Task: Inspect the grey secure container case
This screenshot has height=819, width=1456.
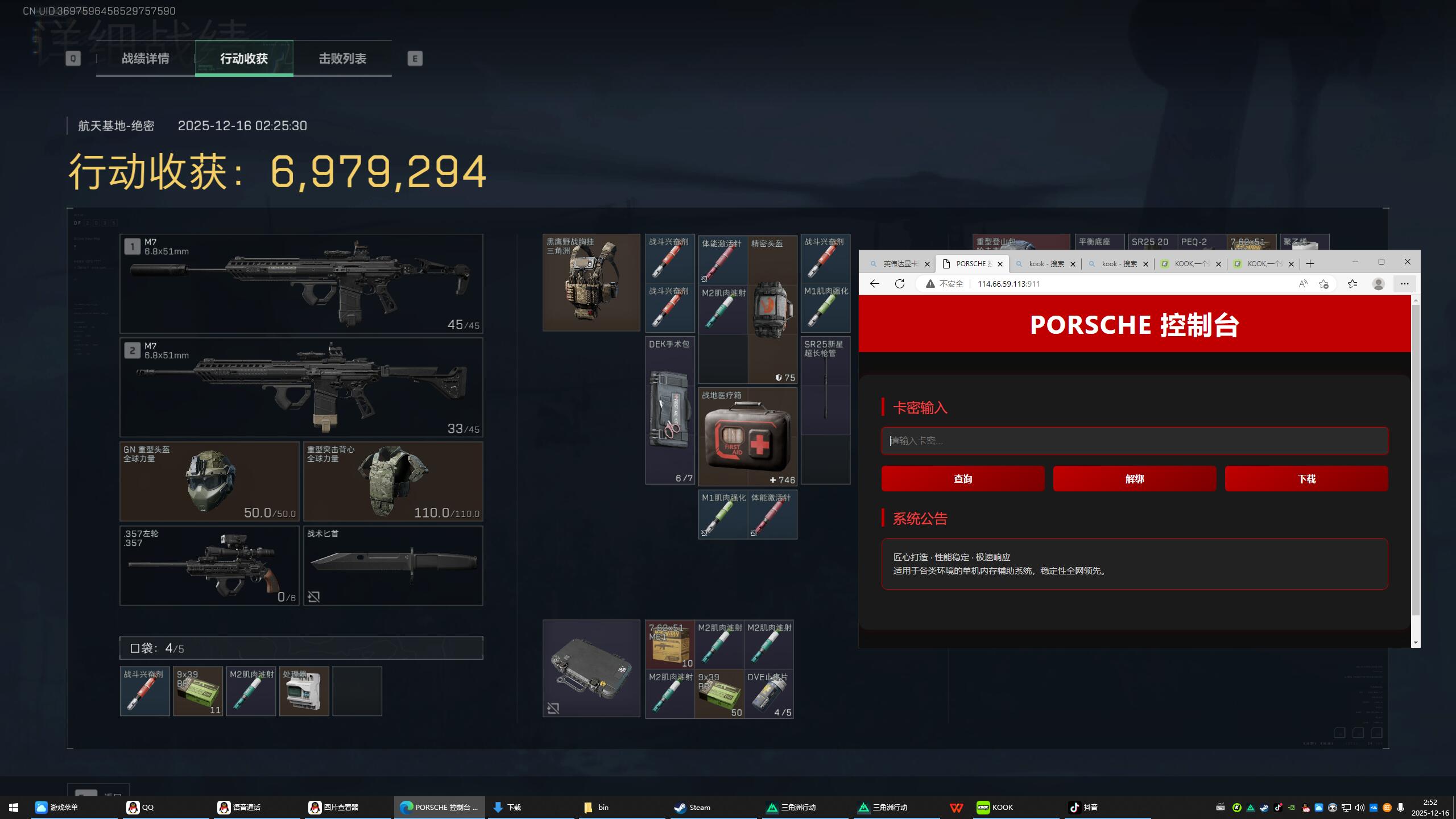Action: pos(591,668)
